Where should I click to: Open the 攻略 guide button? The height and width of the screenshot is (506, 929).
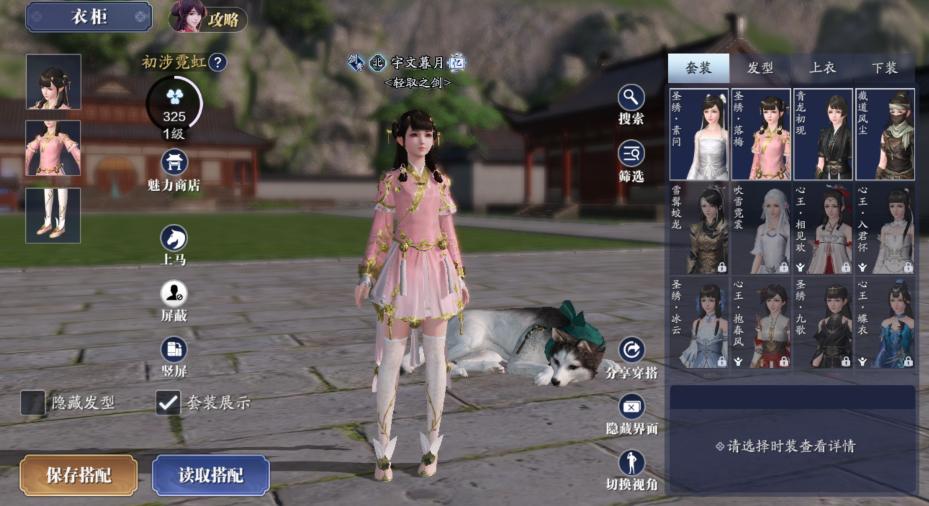coord(208,17)
